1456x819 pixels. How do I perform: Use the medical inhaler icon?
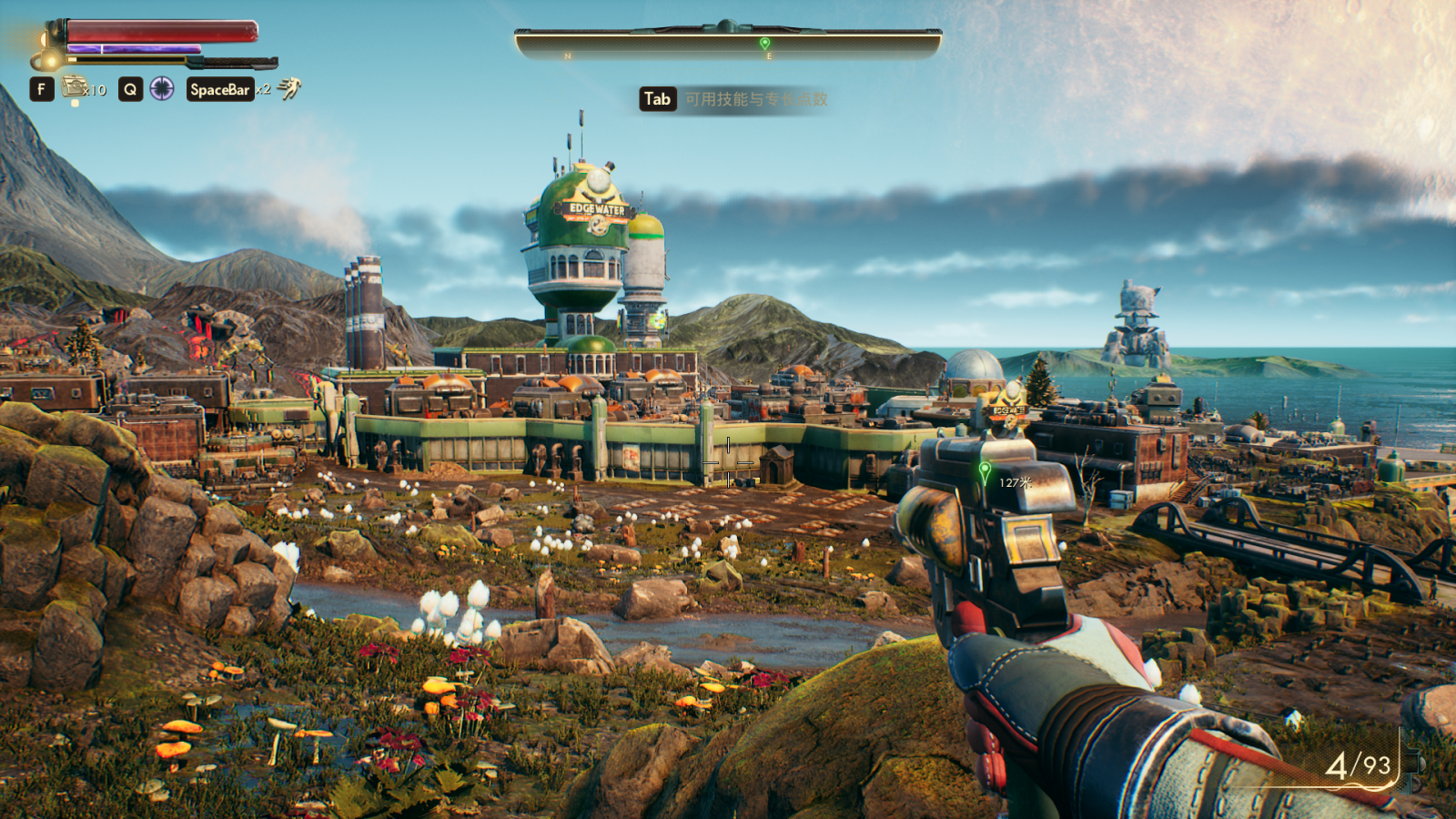[75, 88]
